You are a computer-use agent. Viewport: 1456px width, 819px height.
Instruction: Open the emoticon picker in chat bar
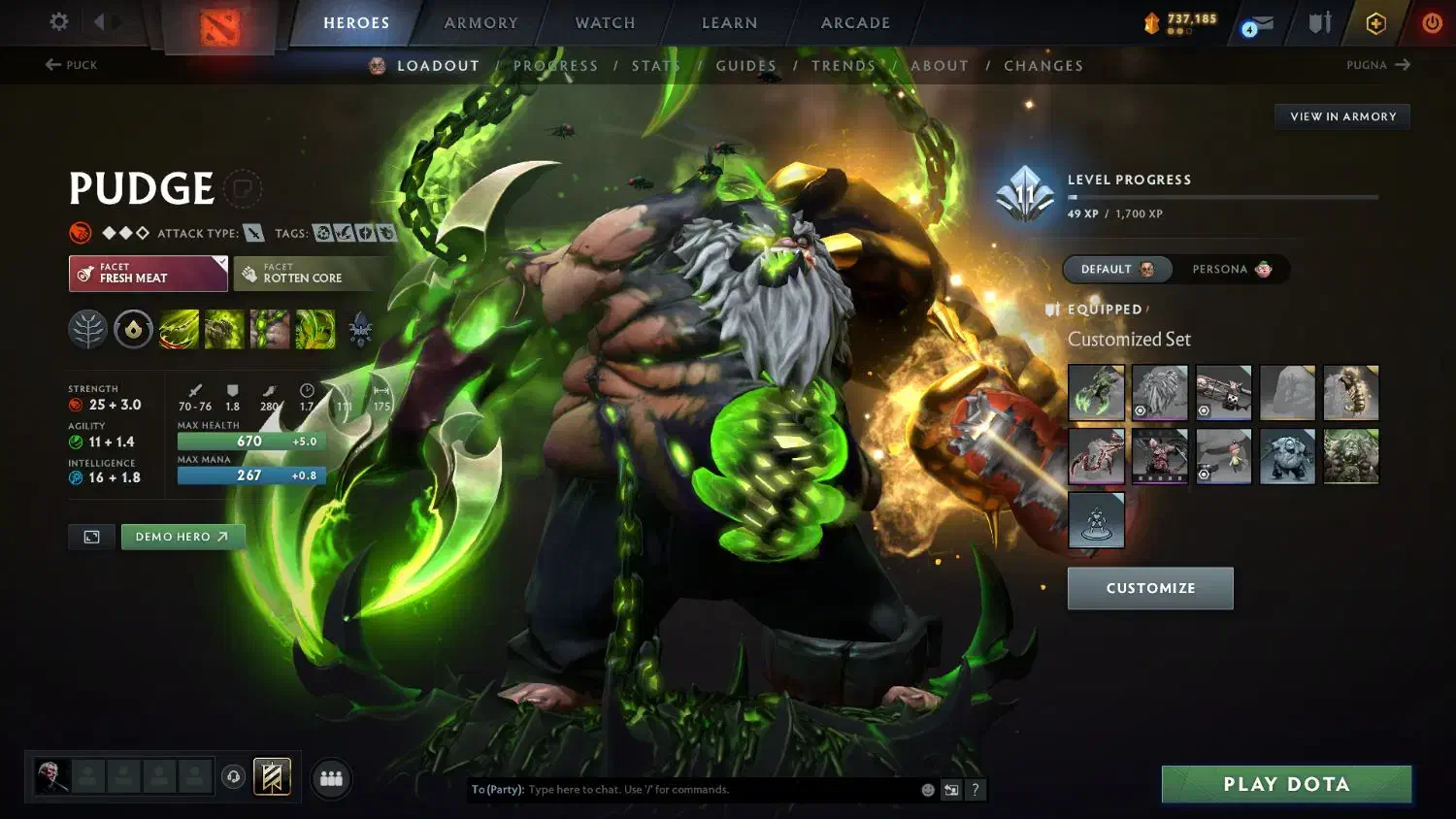pos(928,790)
